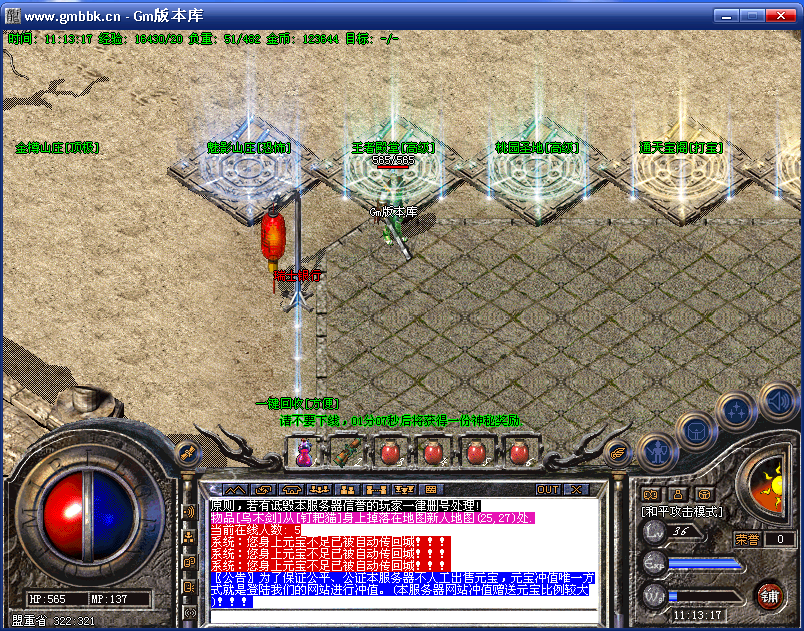The width and height of the screenshot is (804, 631).
Task: Use the green scroll bundle in the belt
Action: (x=346, y=453)
